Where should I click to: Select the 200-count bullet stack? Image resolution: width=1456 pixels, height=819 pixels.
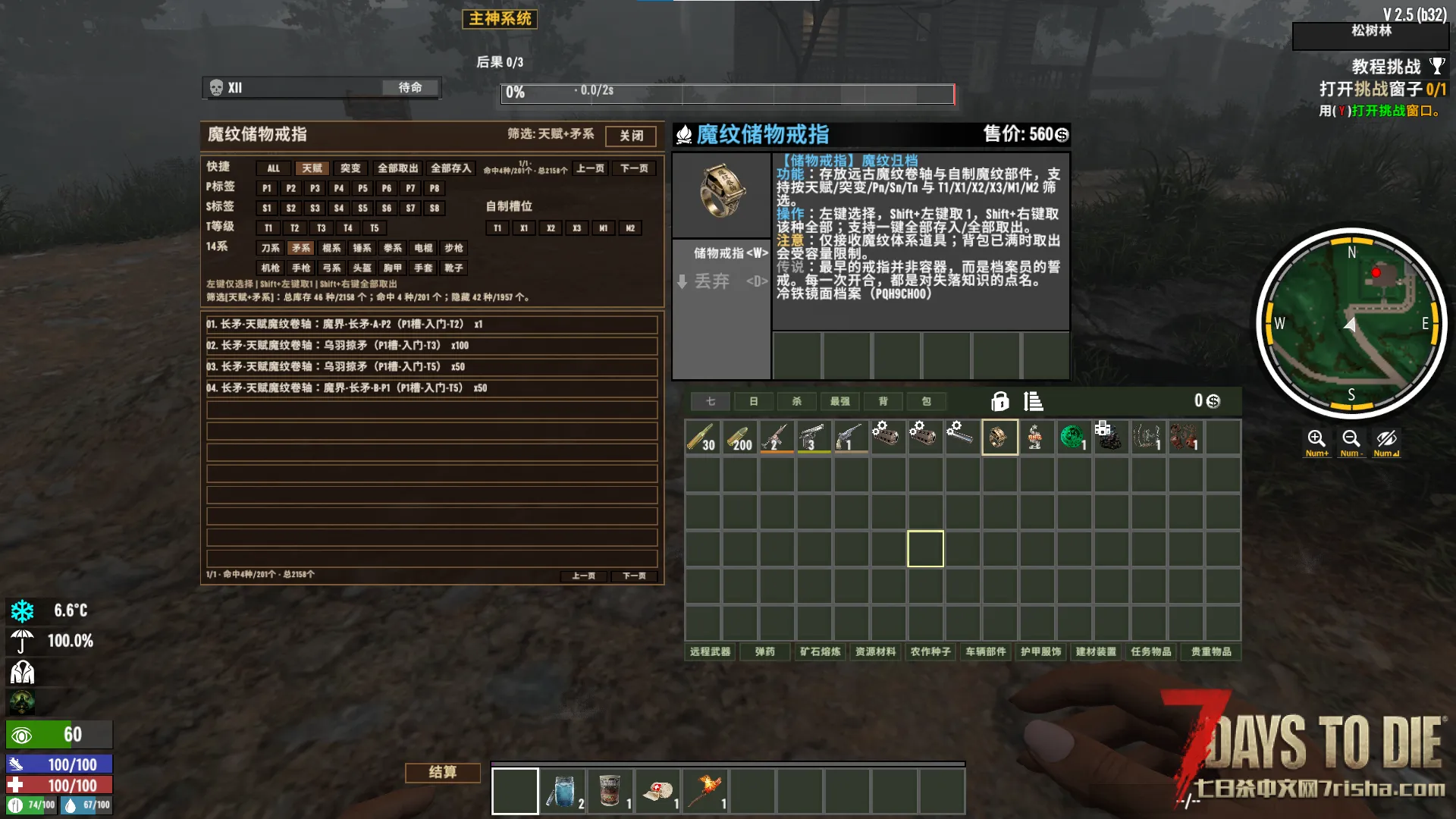739,438
